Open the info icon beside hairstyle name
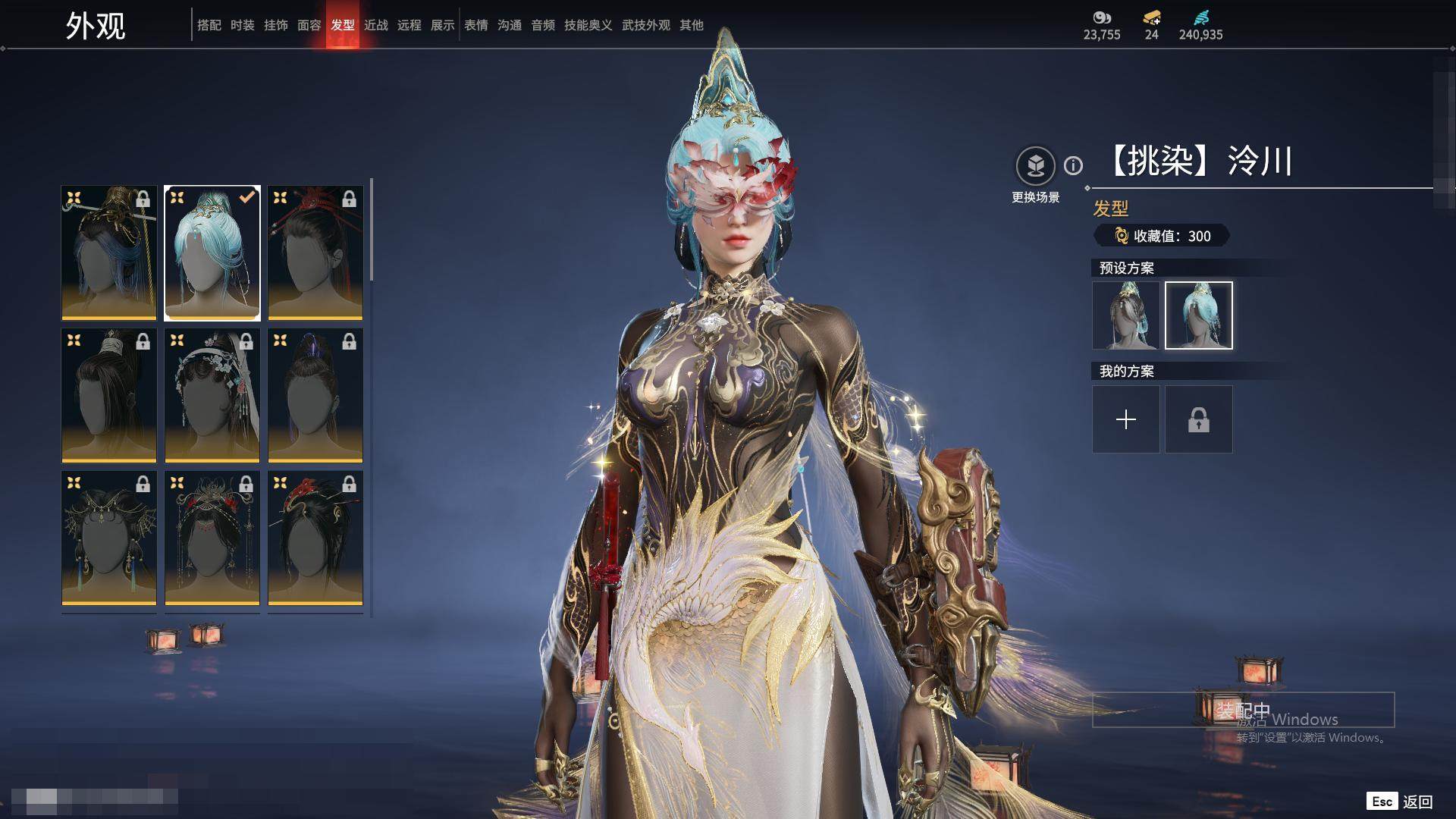The image size is (1456, 819). tap(1073, 165)
